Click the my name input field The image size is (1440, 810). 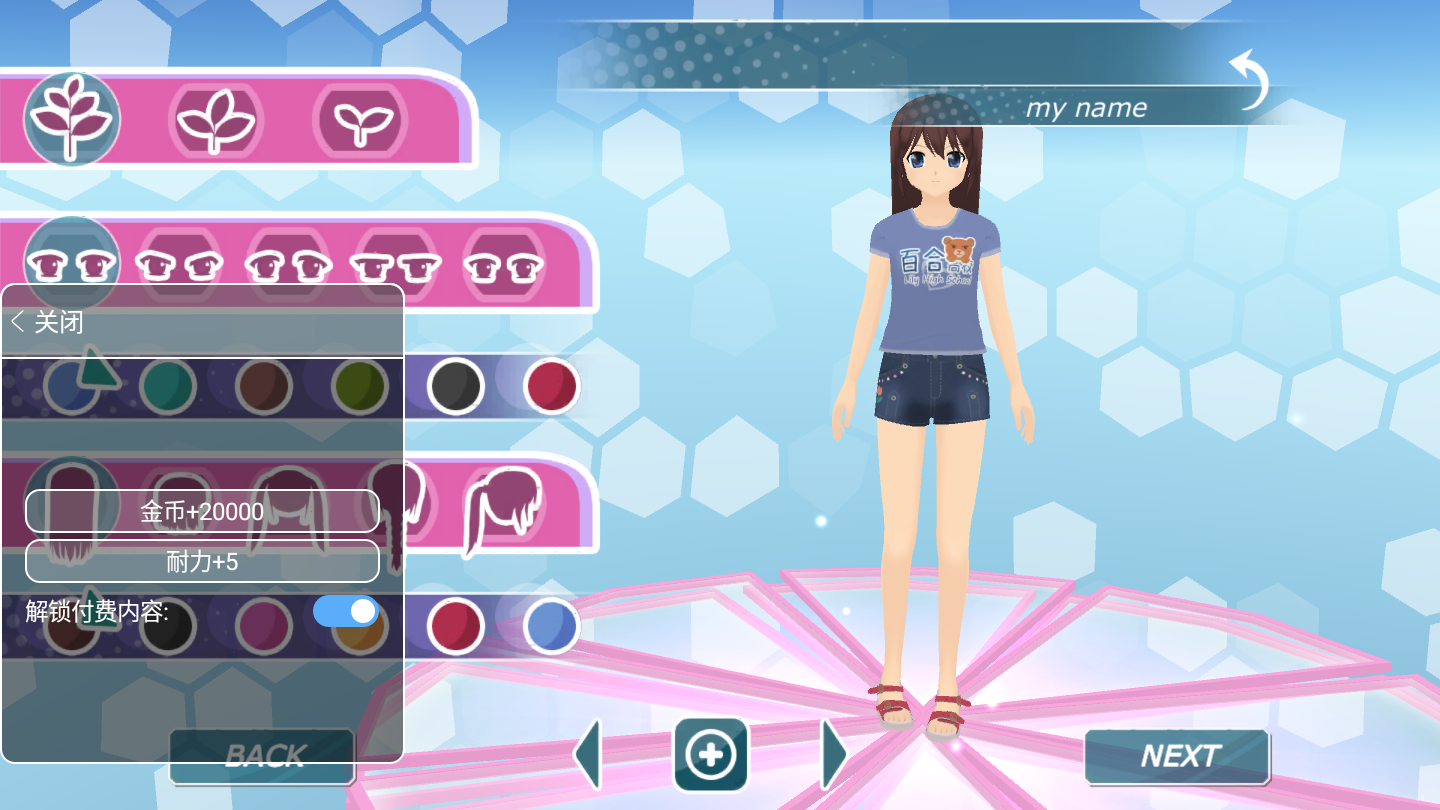[x=1085, y=108]
